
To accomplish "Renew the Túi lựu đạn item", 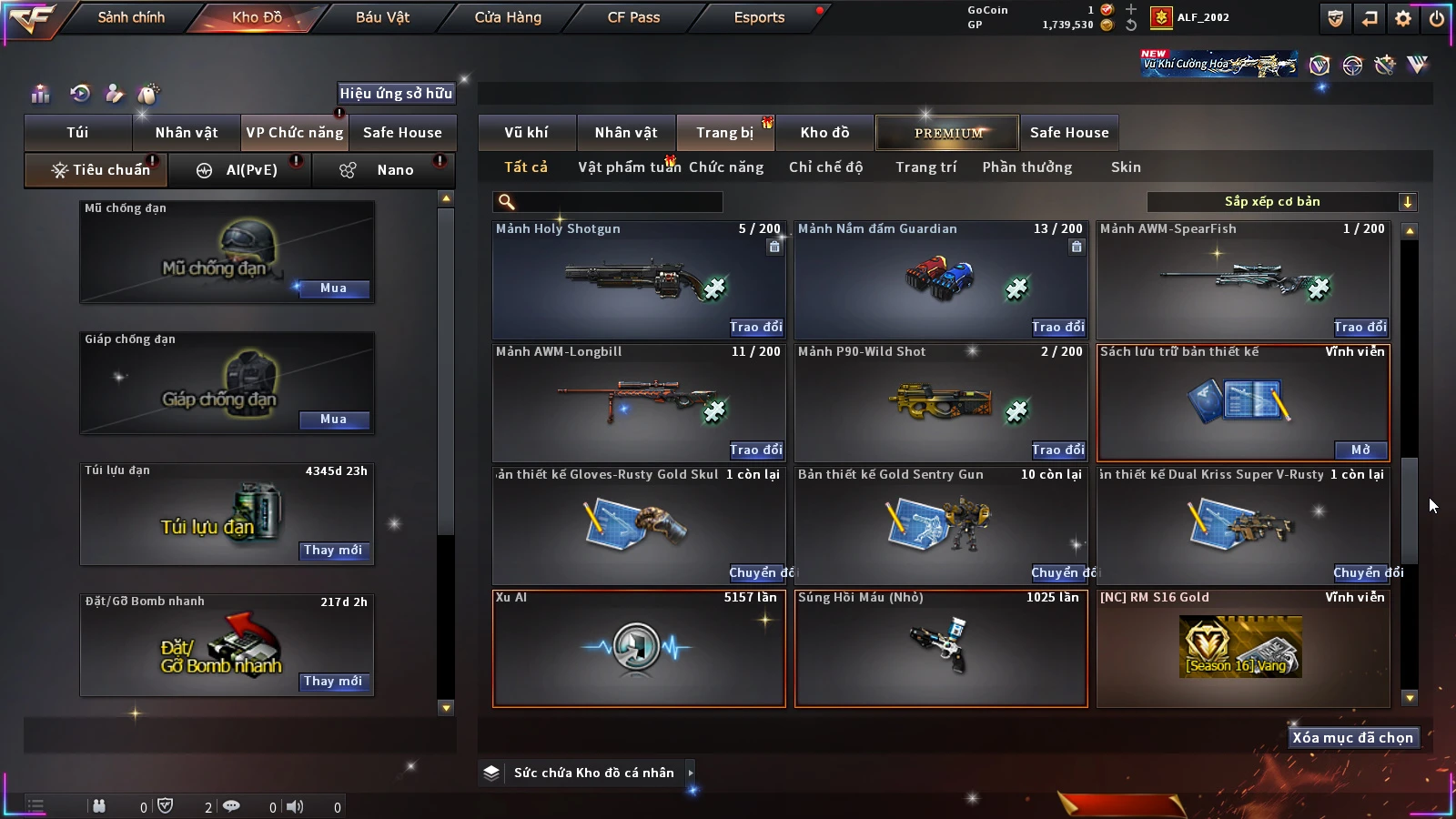I will 333,551.
